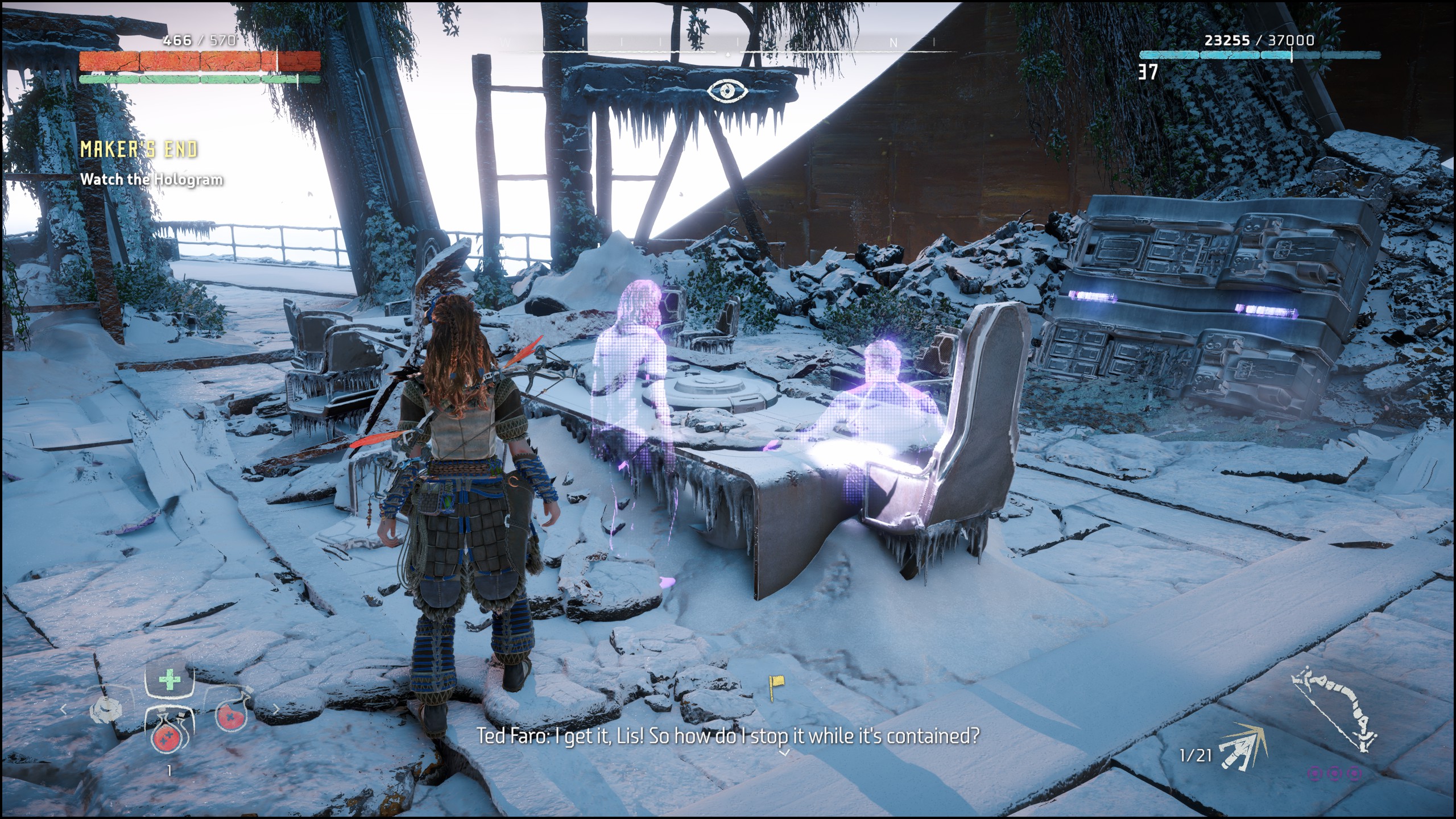
Task: Cycle tools with the right arrow
Action: tap(276, 709)
